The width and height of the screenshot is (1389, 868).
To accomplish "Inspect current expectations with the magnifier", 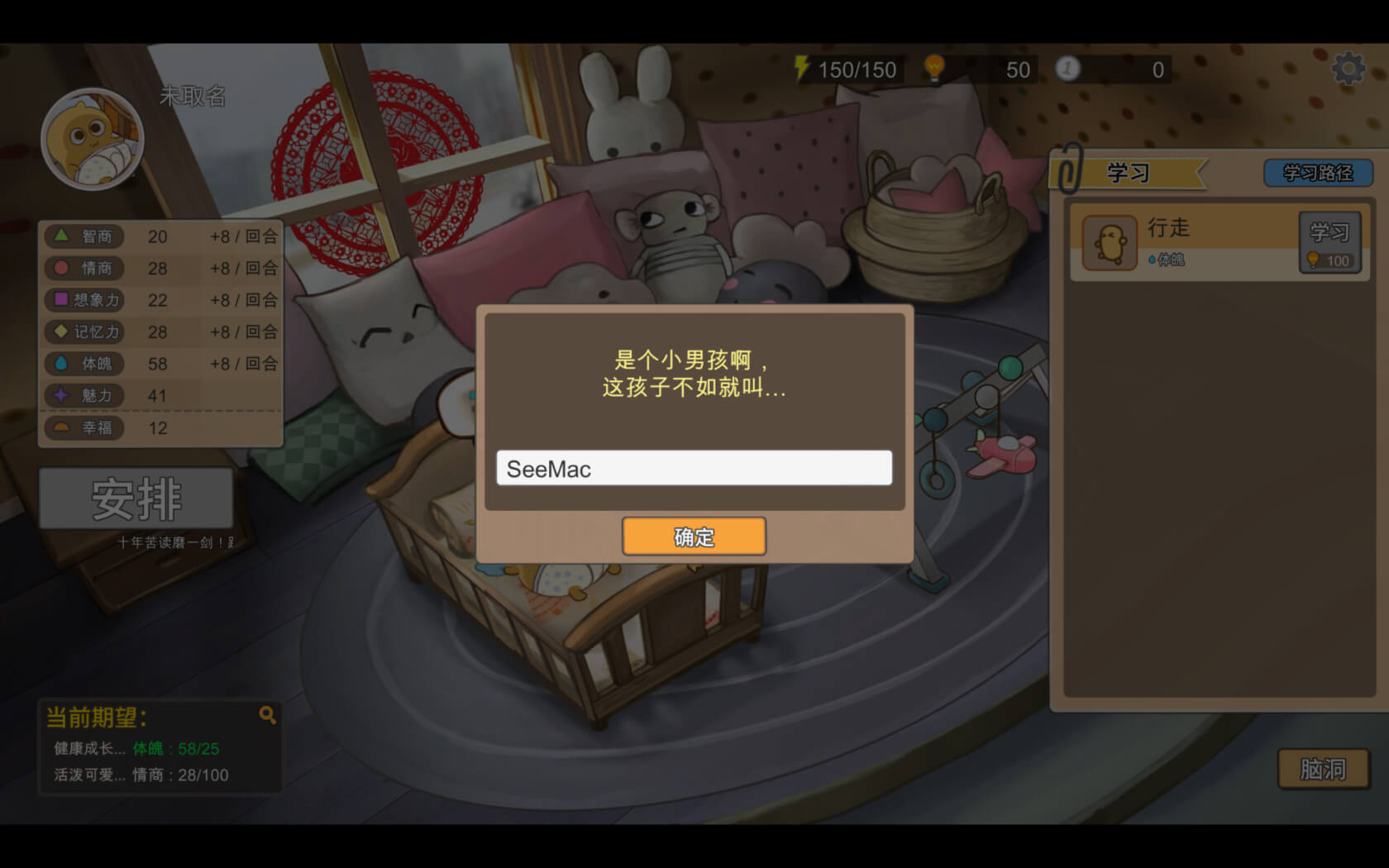I will coord(267,715).
